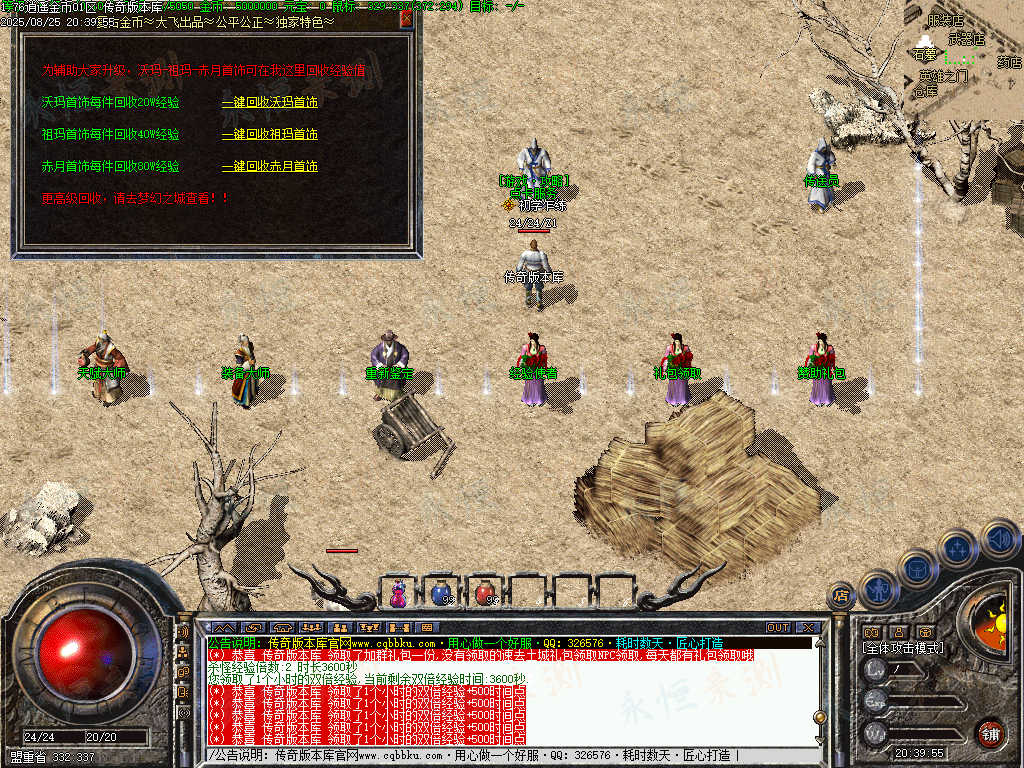This screenshot has height=768, width=1024.
Task: Click the chat text input line
Action: coord(500,756)
